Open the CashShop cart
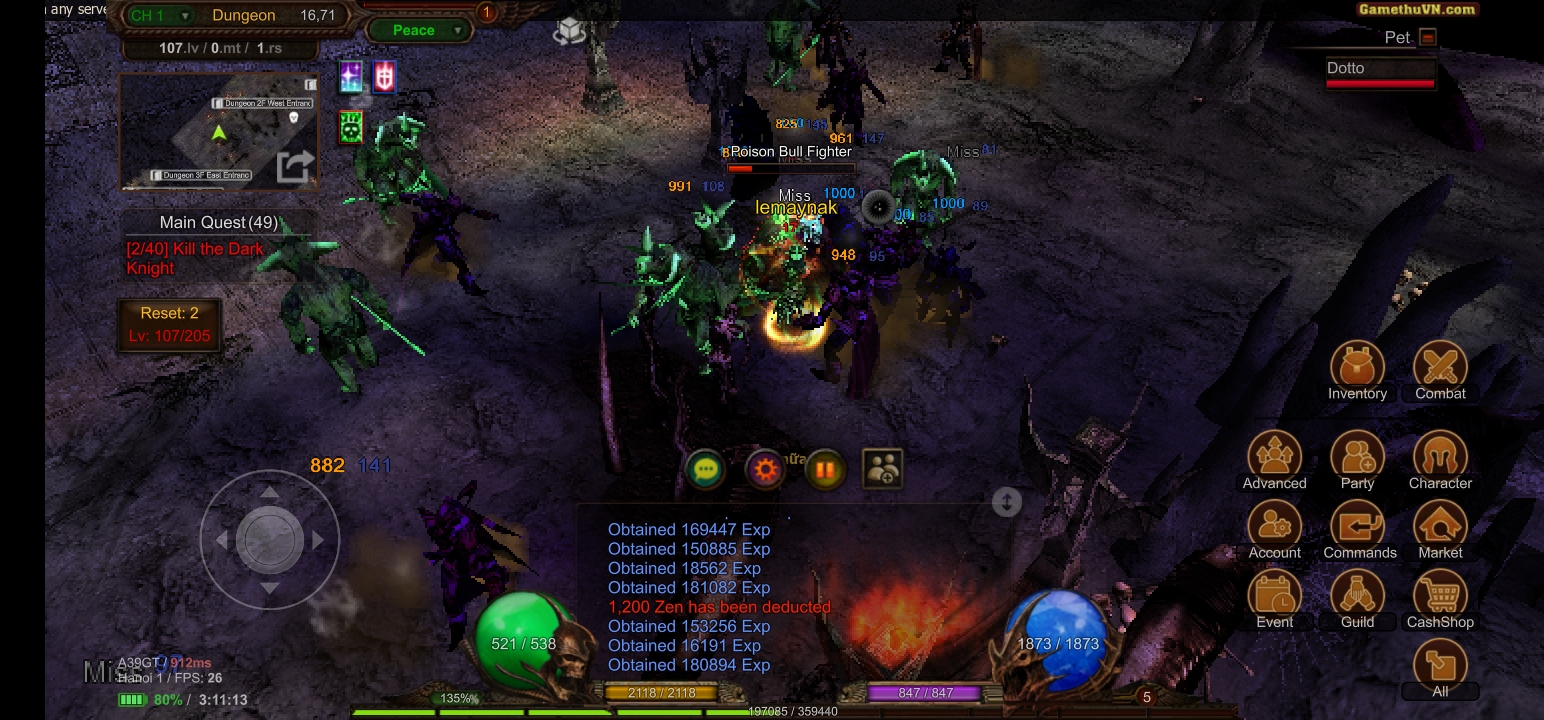The height and width of the screenshot is (720, 1544). (x=1440, y=596)
